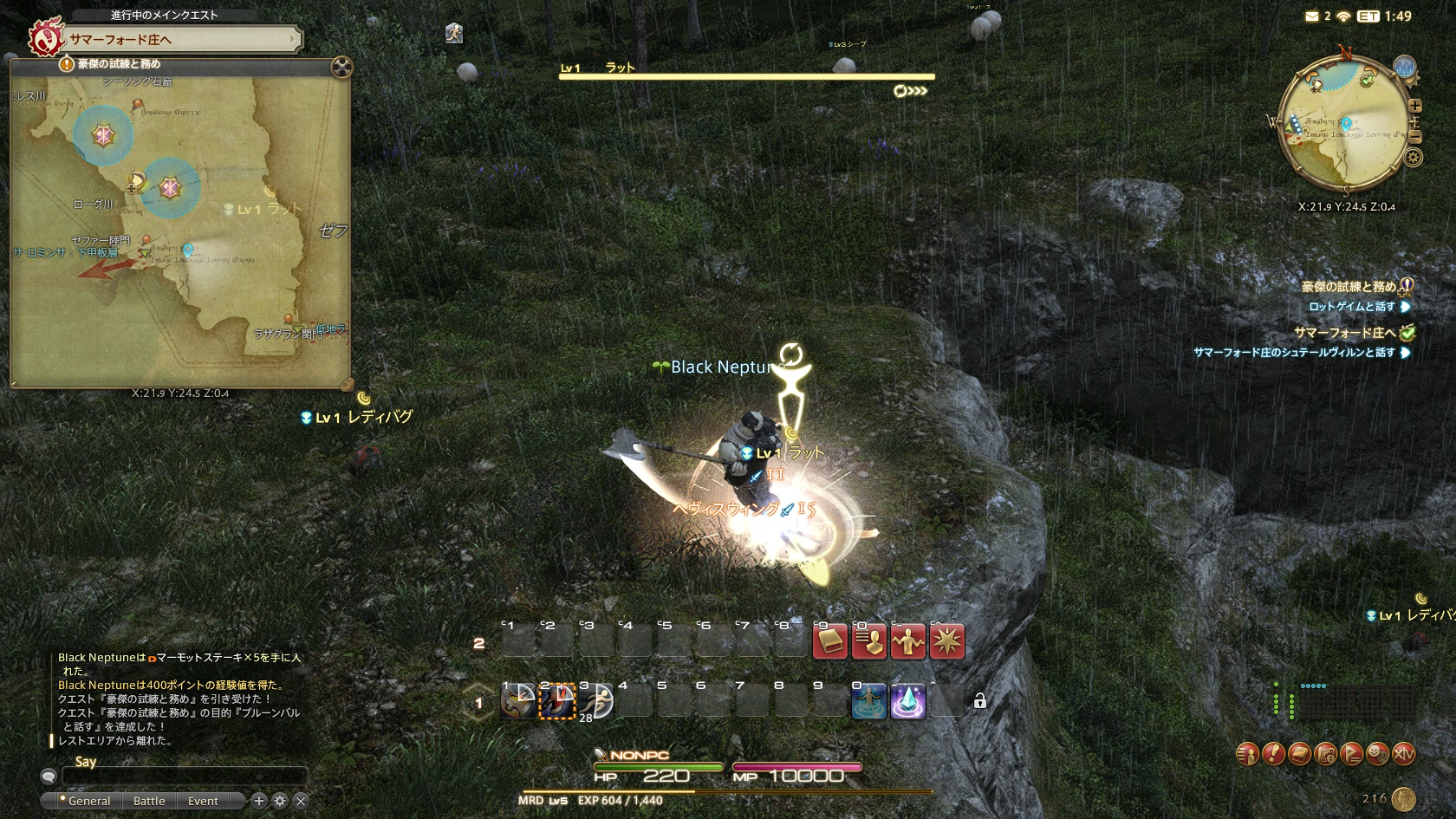Image resolution: width=1456 pixels, height=819 pixels.
Task: Switch to the Battle chat tab
Action: point(149,801)
